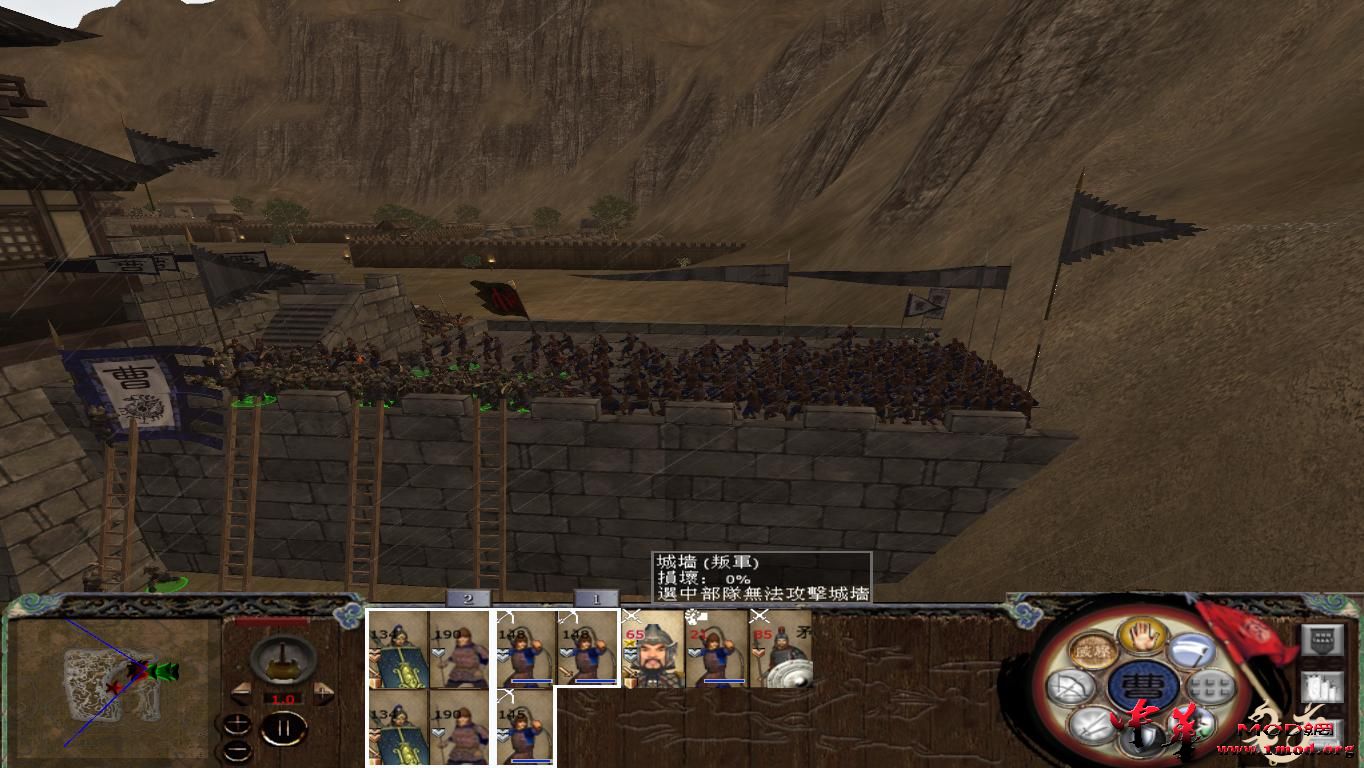
Task: Open the group formations grid icon
Action: (1210, 688)
